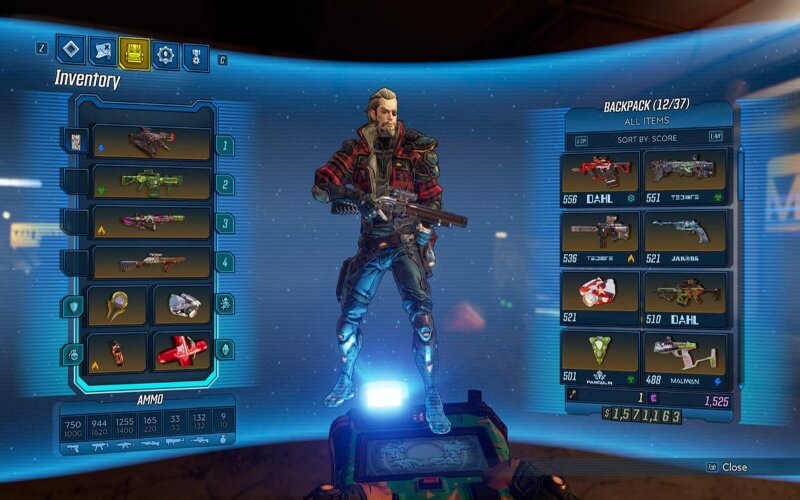Select the shotgun in weapon slot 4

pyautogui.click(x=151, y=263)
